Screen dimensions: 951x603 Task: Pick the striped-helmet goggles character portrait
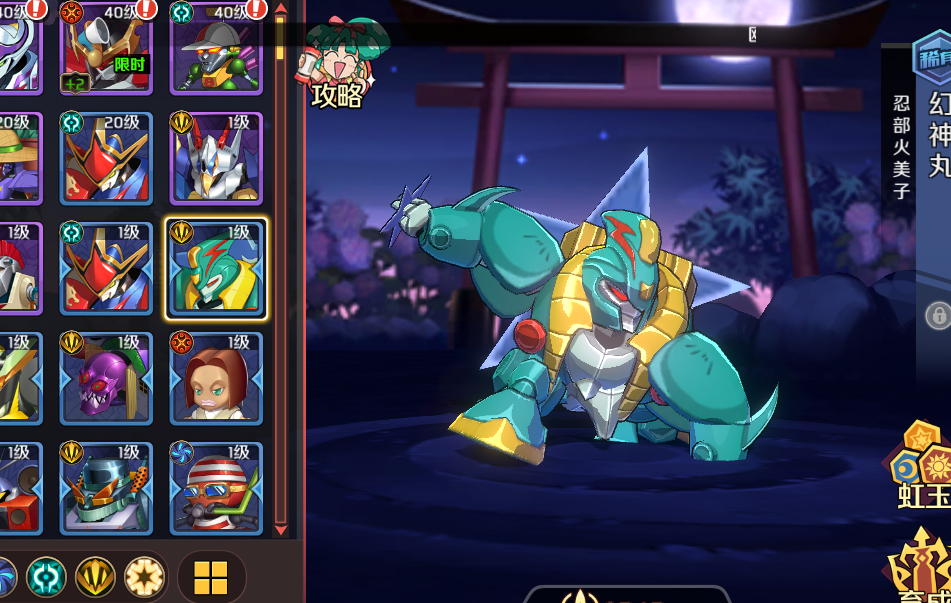pos(216,488)
